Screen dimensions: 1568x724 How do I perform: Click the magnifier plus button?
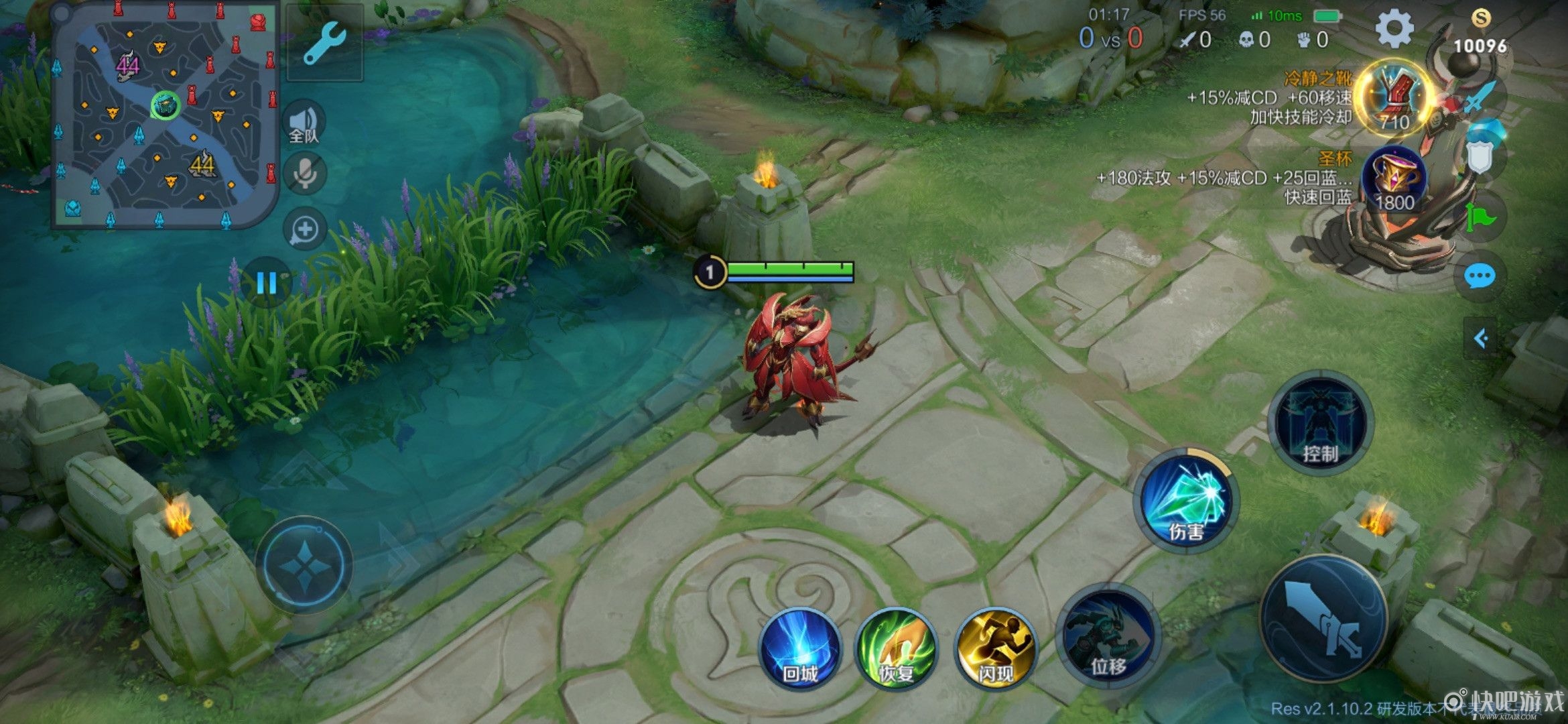[305, 229]
